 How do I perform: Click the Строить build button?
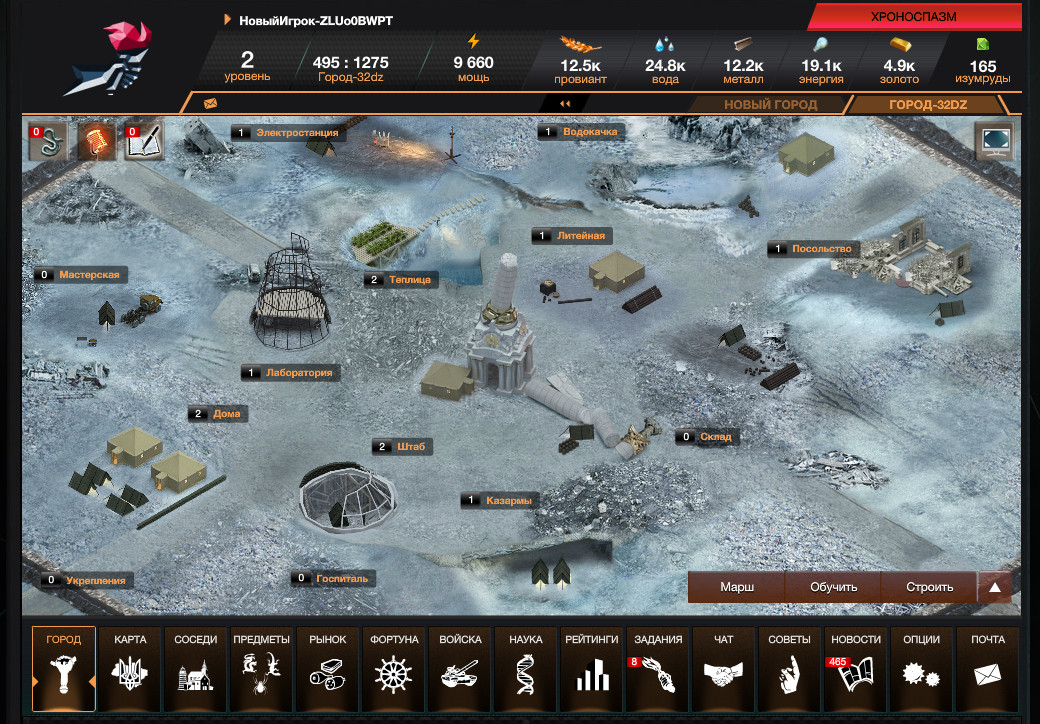click(x=929, y=587)
